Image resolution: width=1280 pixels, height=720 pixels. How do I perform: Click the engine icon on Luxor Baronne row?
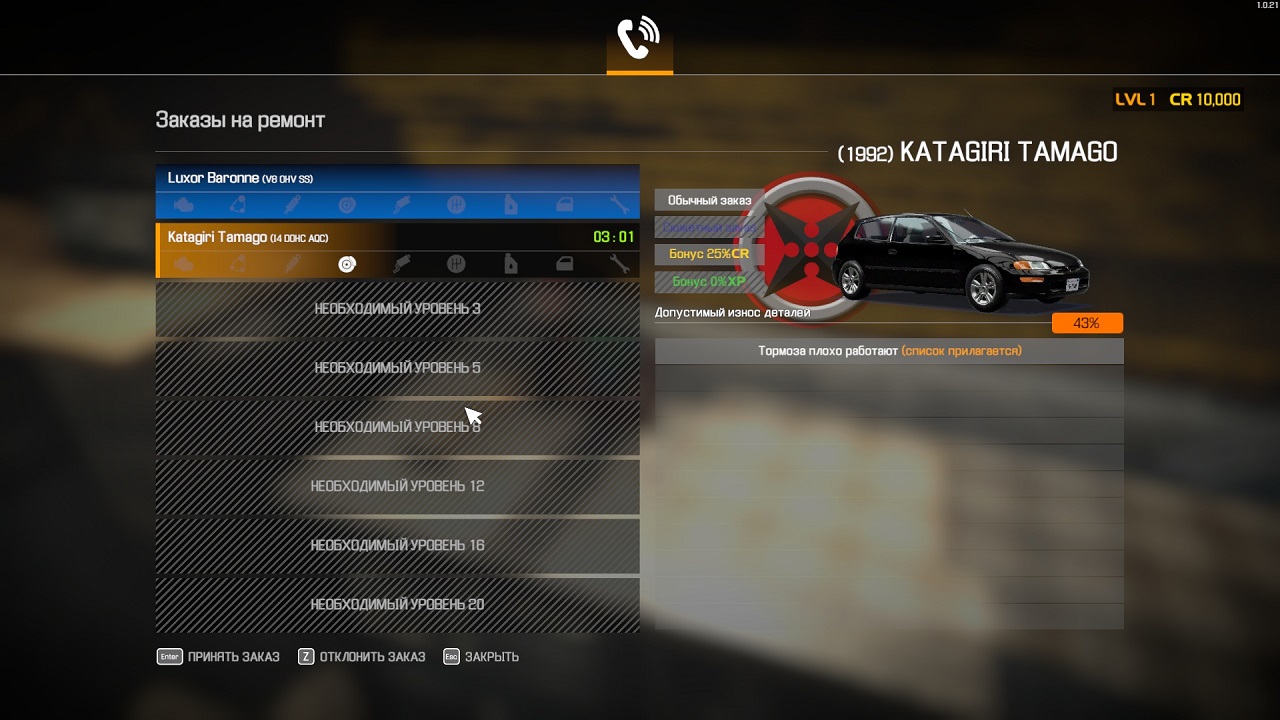(185, 205)
